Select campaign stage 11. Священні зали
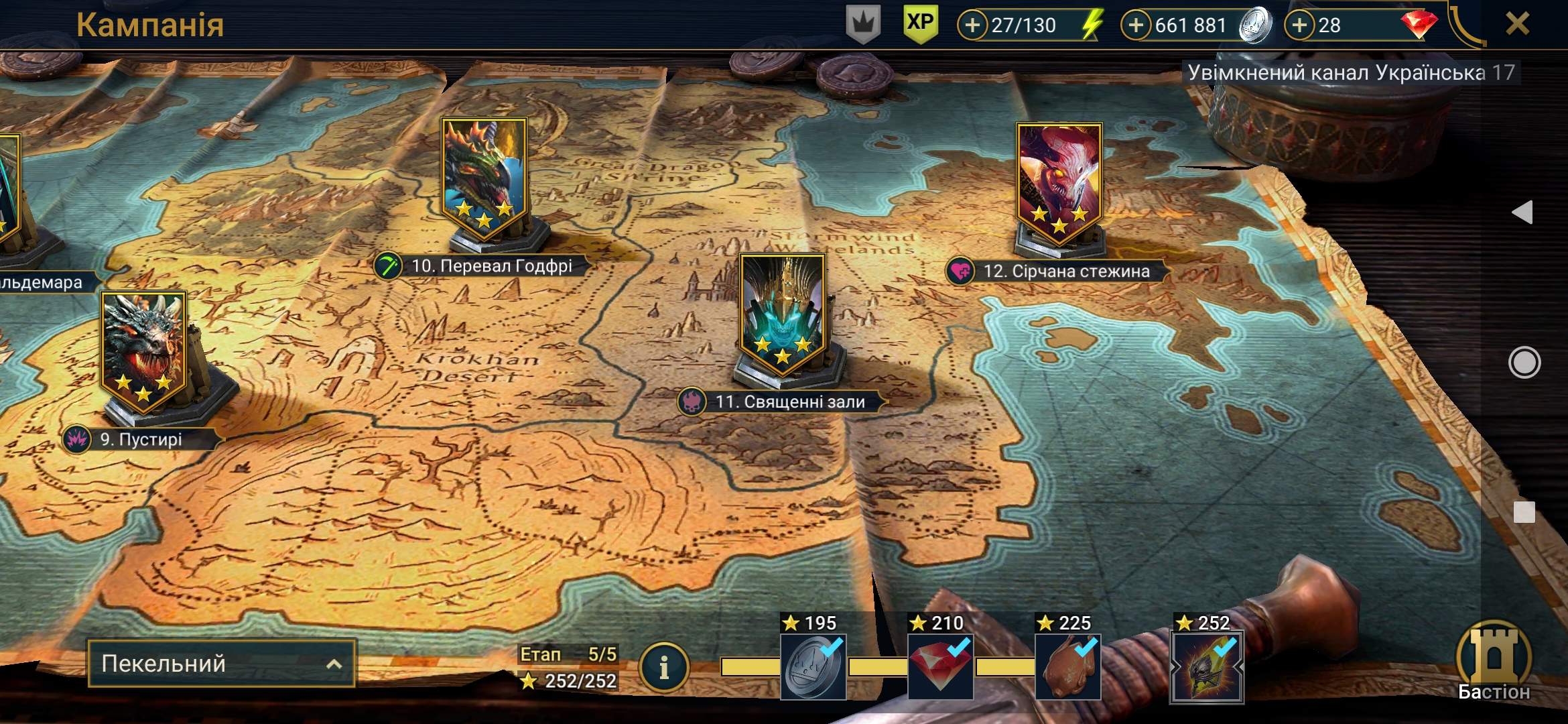The width and height of the screenshot is (1568, 724). pyautogui.click(x=783, y=314)
